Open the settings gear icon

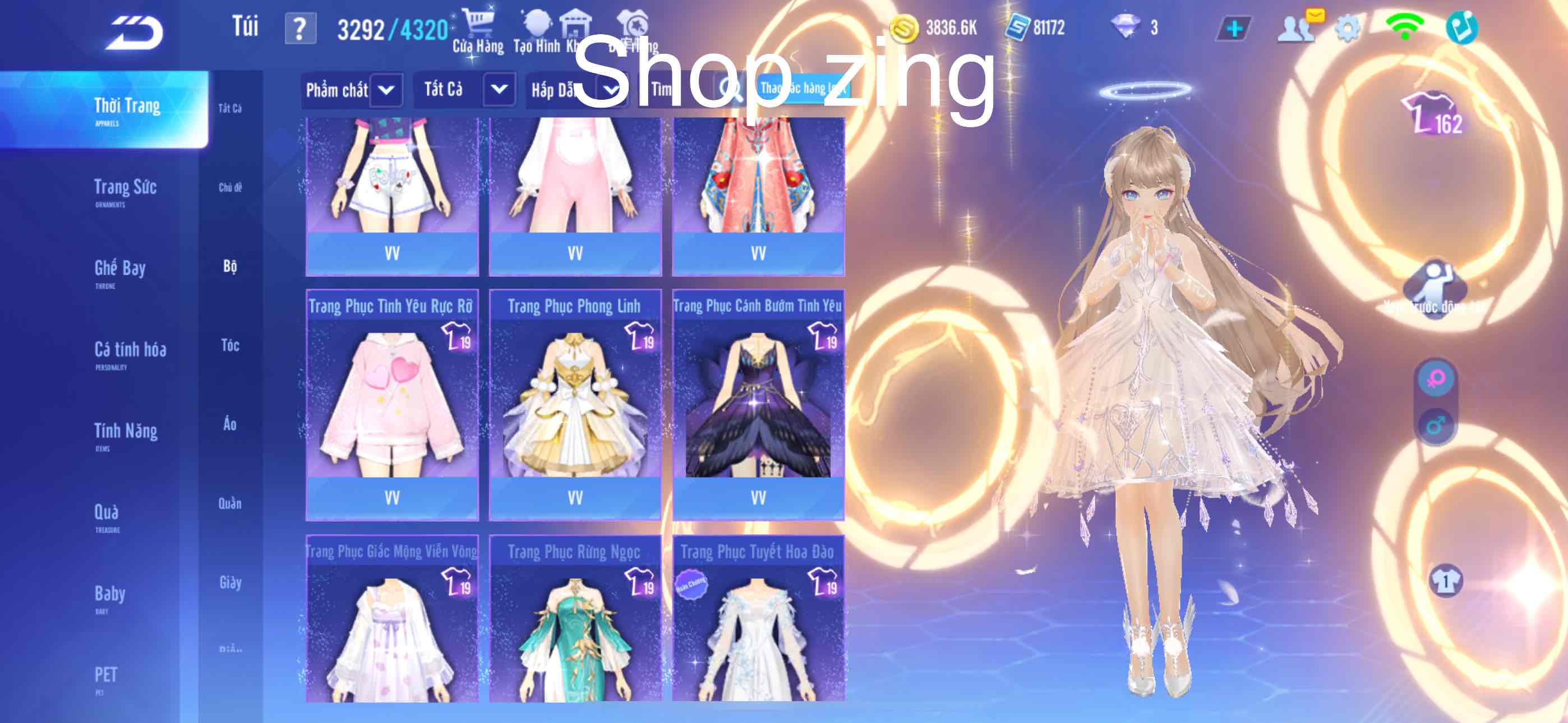1347,29
